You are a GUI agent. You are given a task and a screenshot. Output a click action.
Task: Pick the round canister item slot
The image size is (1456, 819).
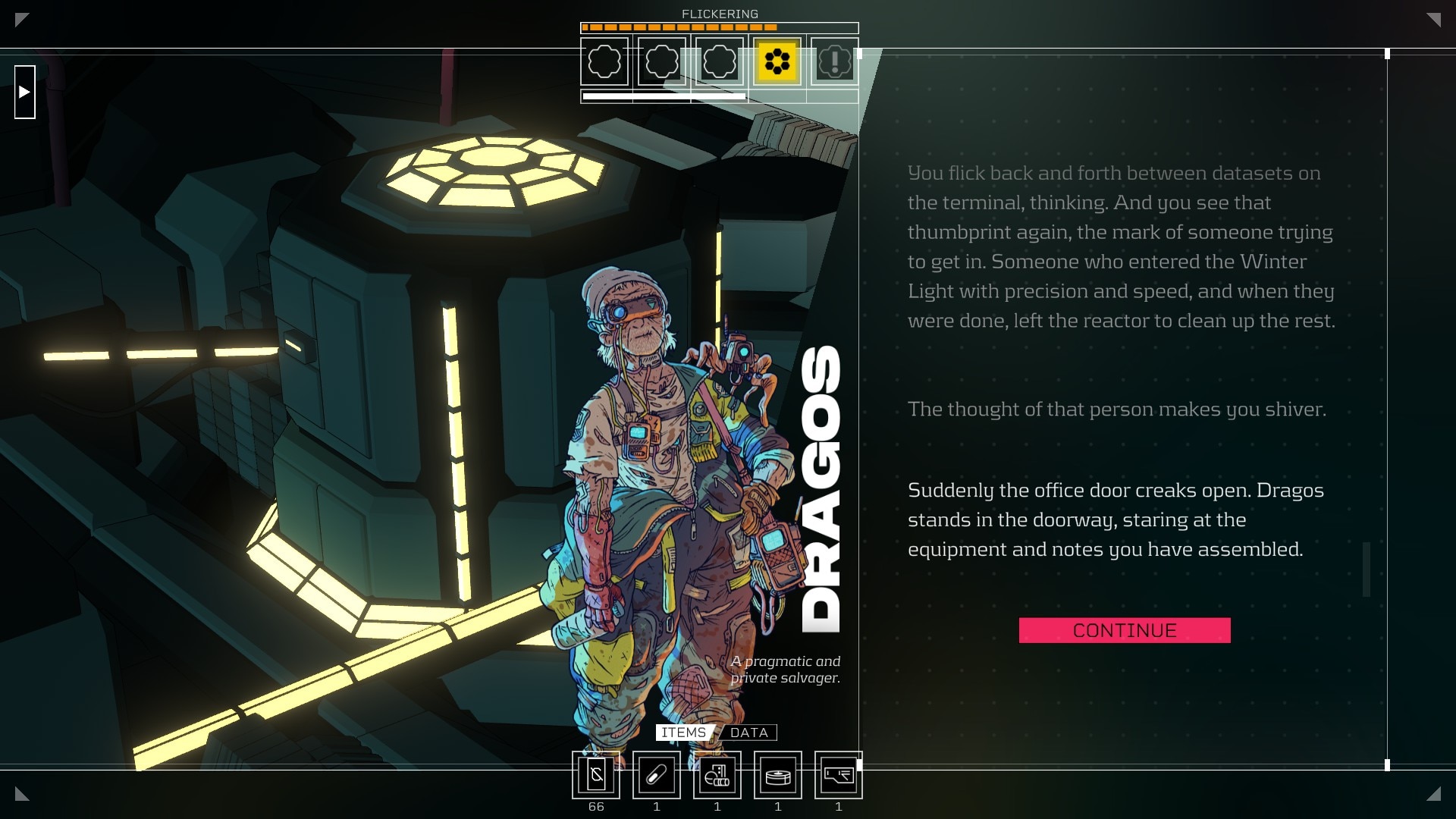point(778,775)
